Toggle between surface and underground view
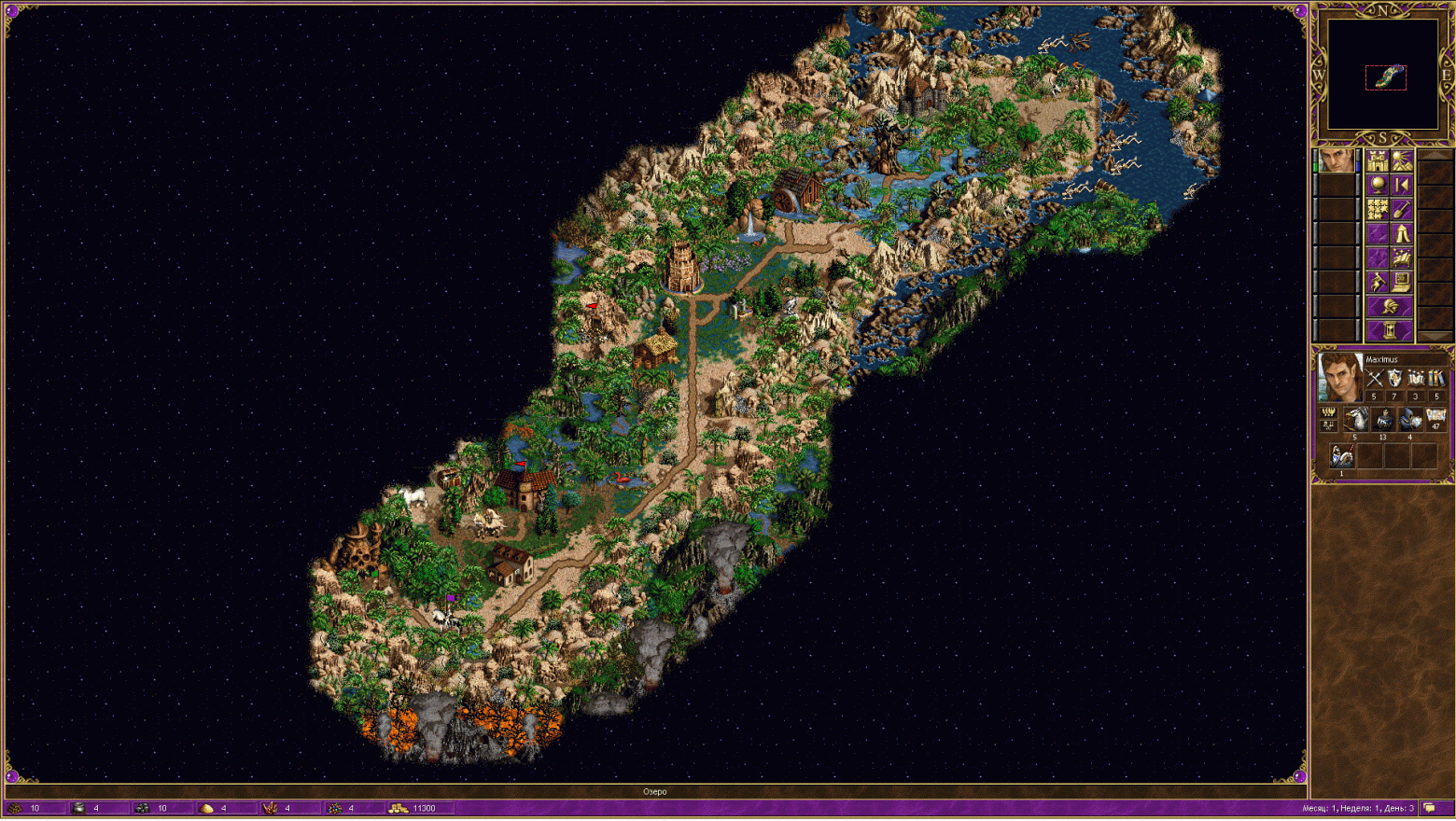 coord(1402,161)
